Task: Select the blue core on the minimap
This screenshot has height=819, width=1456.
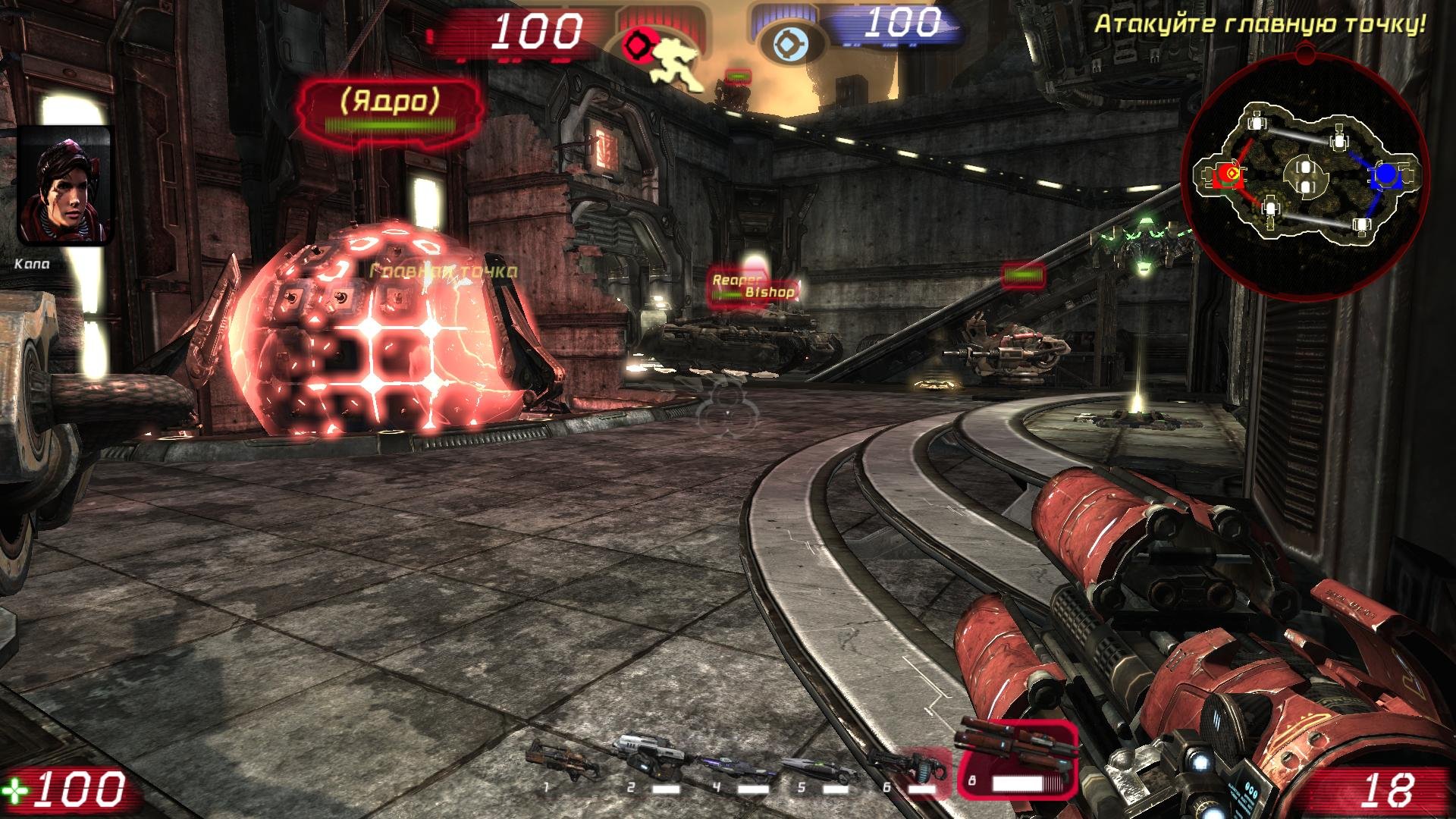Action: (1385, 175)
